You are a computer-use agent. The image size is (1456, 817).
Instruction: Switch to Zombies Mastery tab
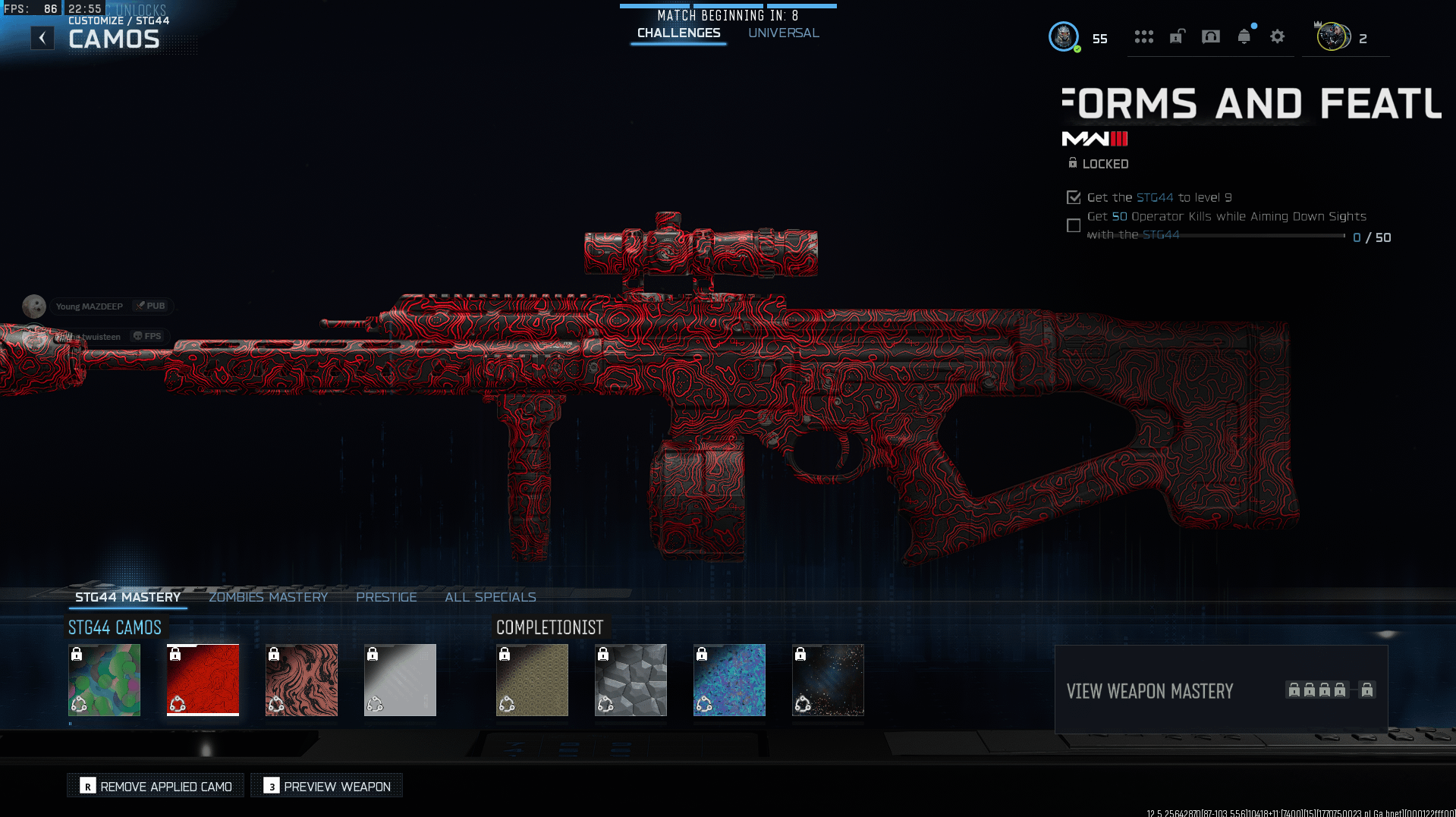pyautogui.click(x=268, y=597)
